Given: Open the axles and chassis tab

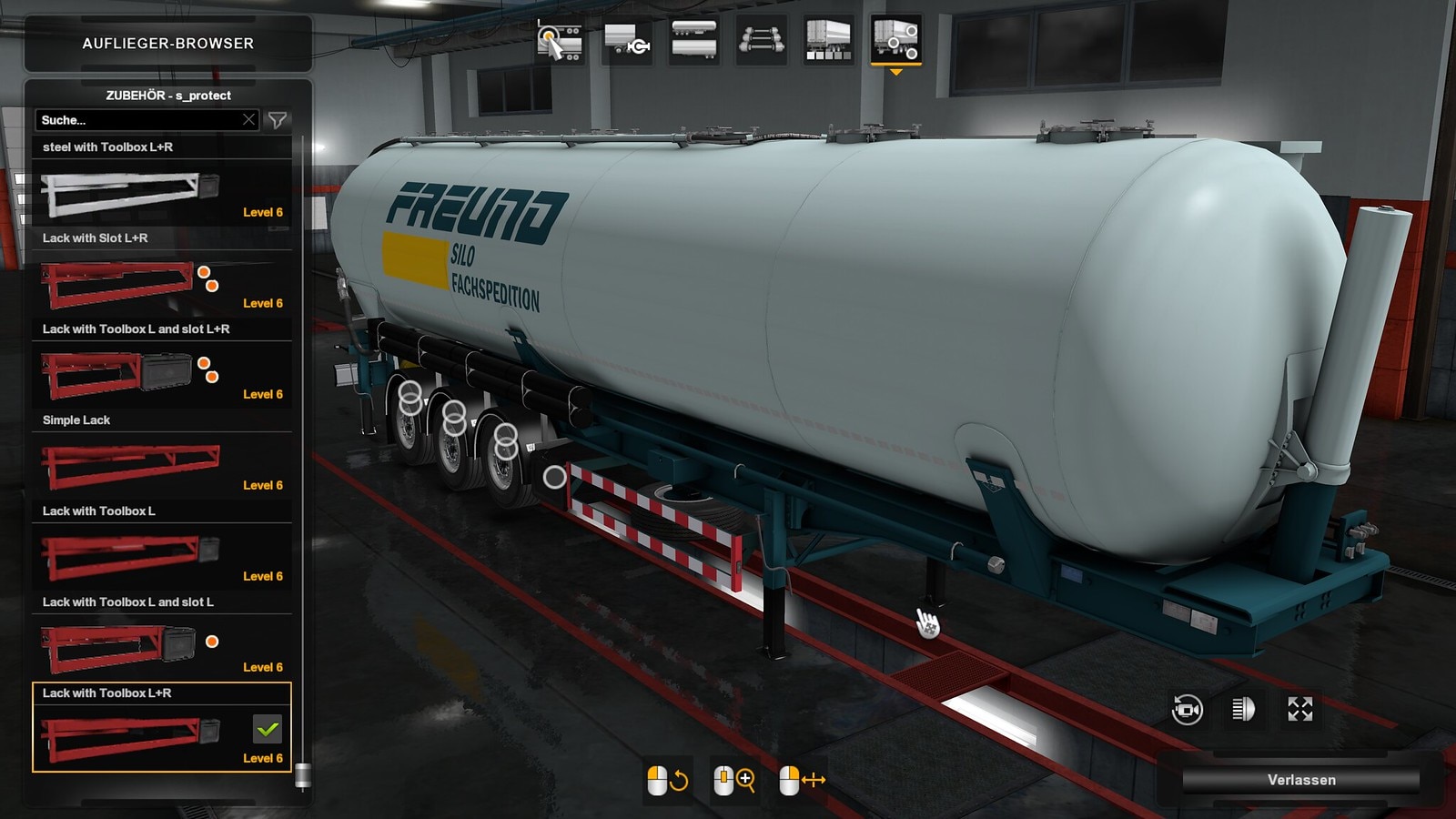Looking at the screenshot, I should (761, 41).
